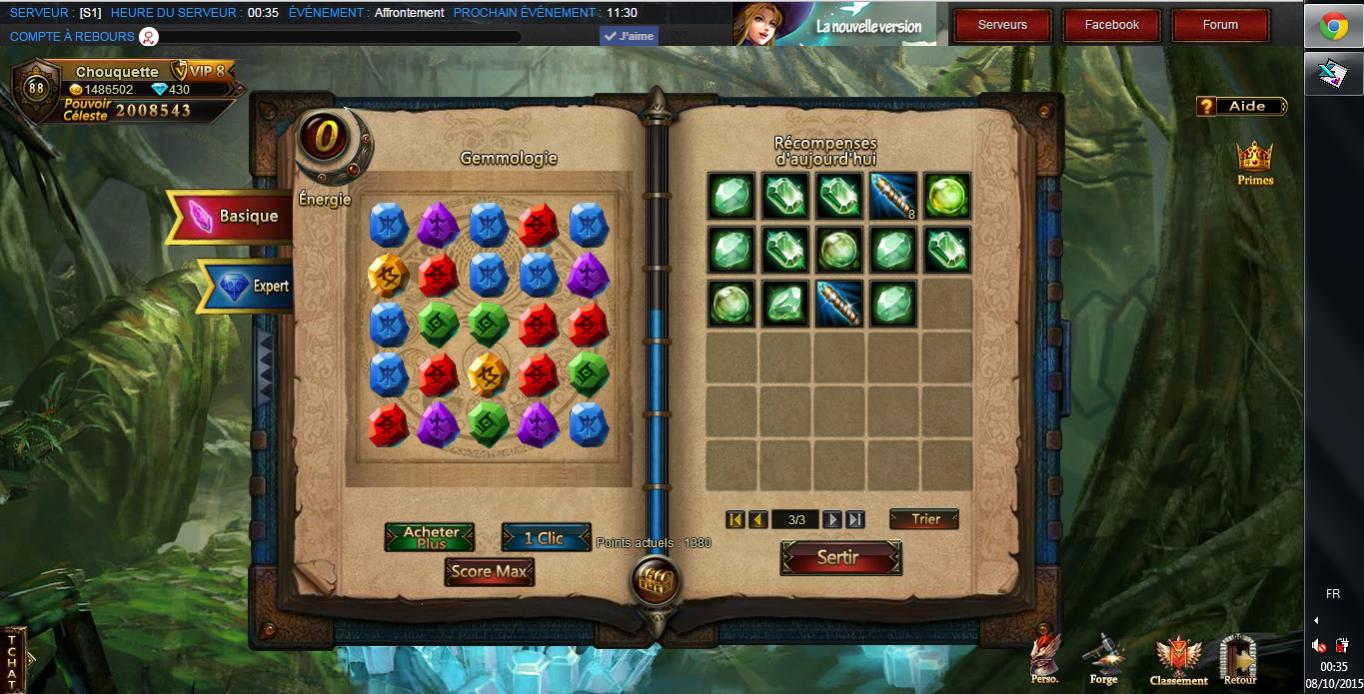Exit with the Sortir button
Screen dimensions: 1364x694
(x=840, y=558)
